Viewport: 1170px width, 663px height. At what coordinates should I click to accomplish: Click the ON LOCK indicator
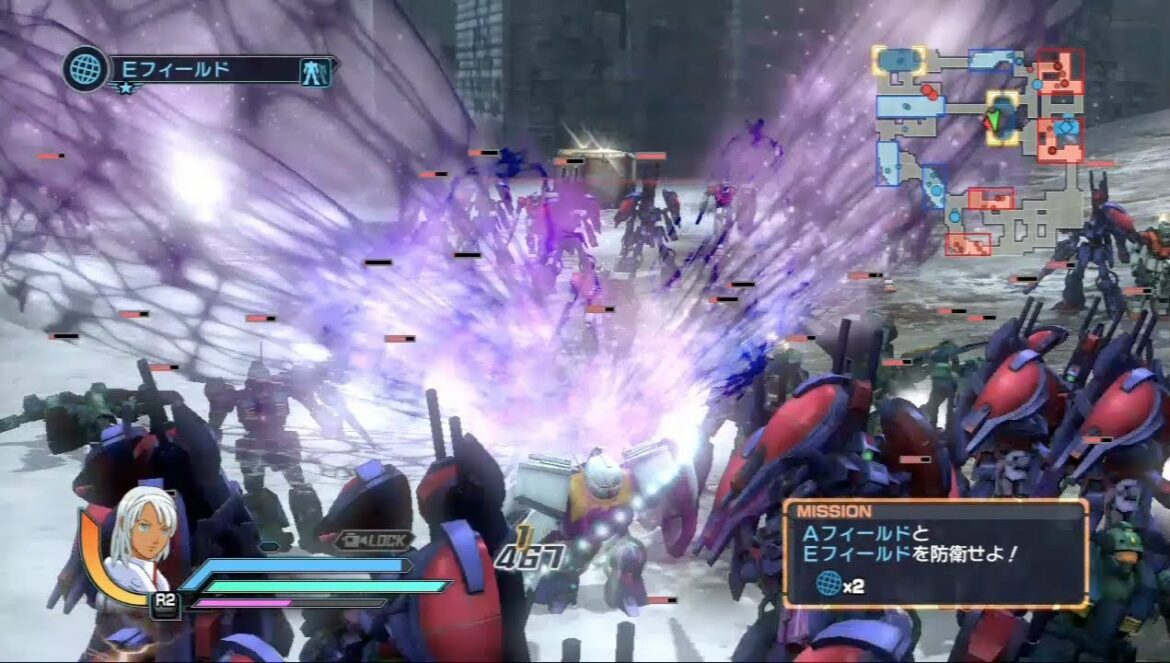[x=374, y=540]
